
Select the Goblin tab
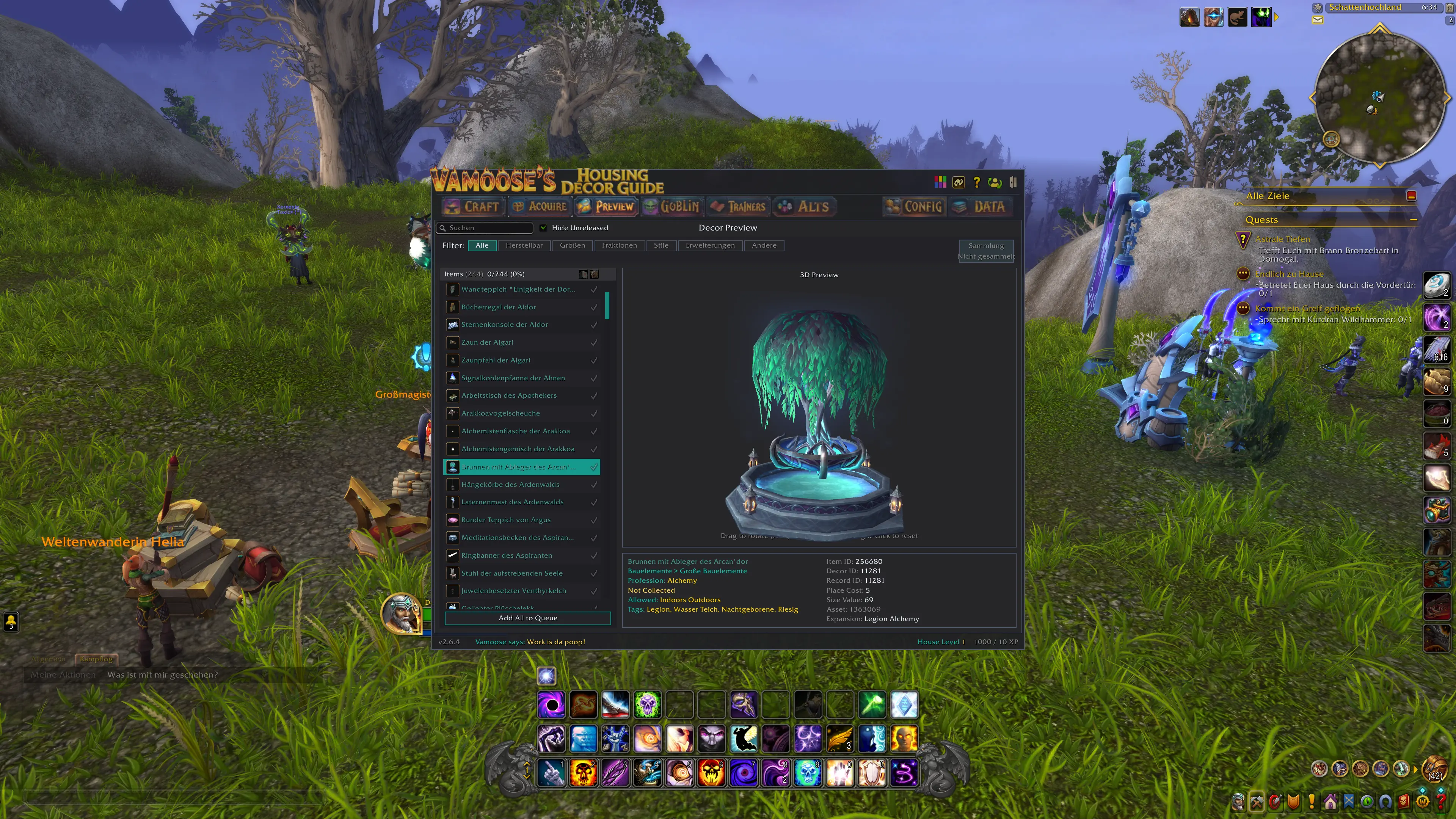click(x=672, y=207)
